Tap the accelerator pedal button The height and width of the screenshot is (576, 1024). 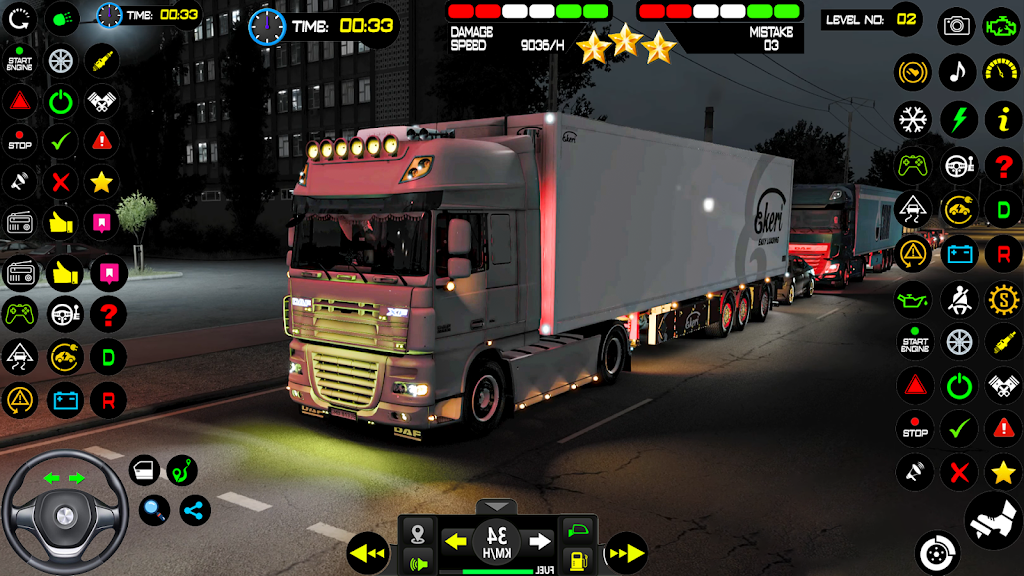tap(993, 520)
